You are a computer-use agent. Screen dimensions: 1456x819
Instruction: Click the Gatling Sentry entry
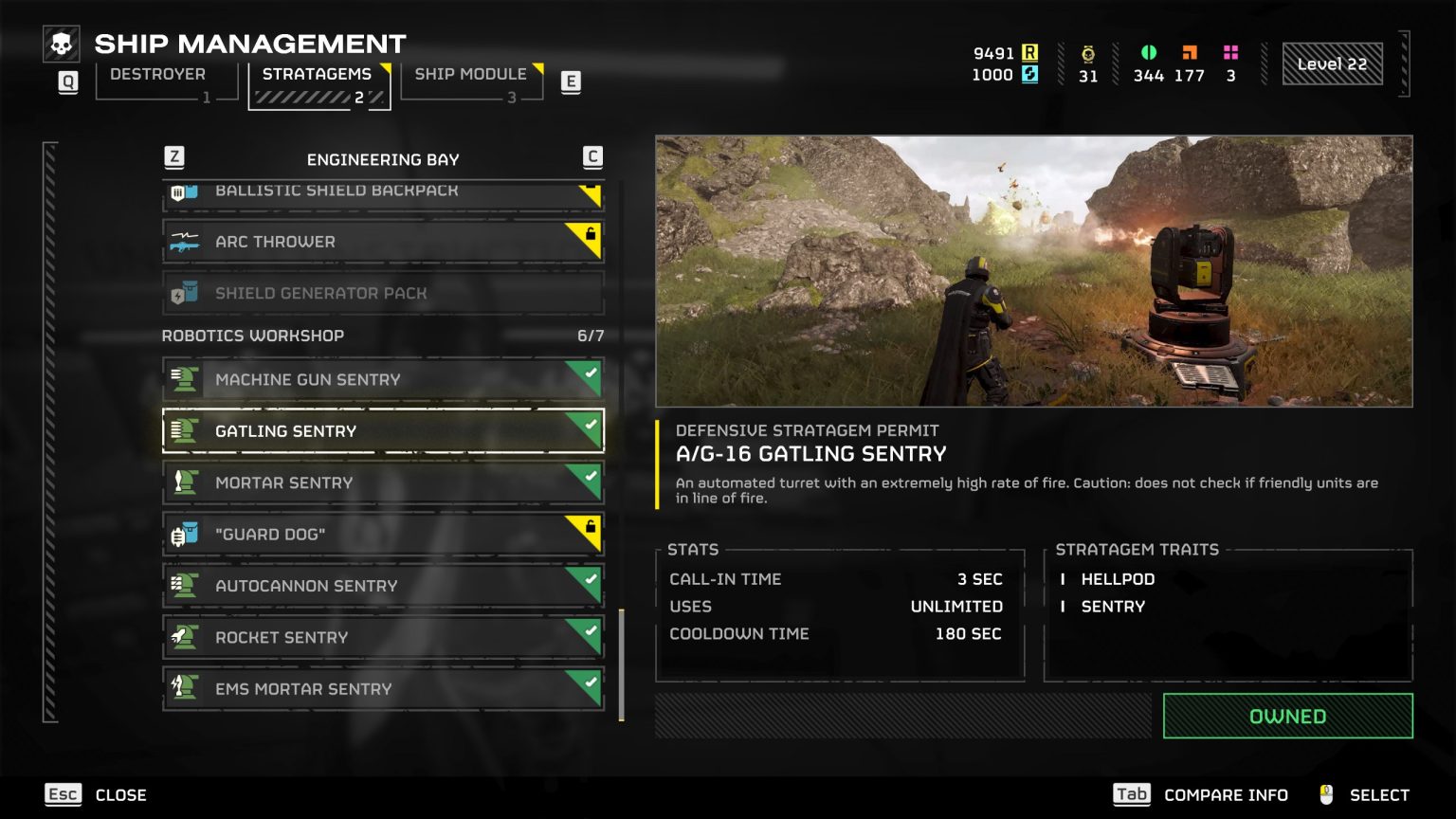click(x=383, y=431)
